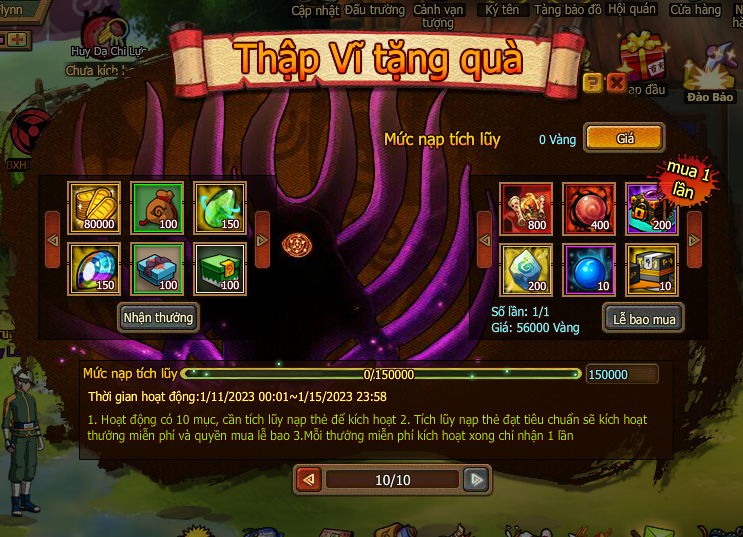Select the brown pouch reward slot
The height and width of the screenshot is (537, 743).
[158, 208]
